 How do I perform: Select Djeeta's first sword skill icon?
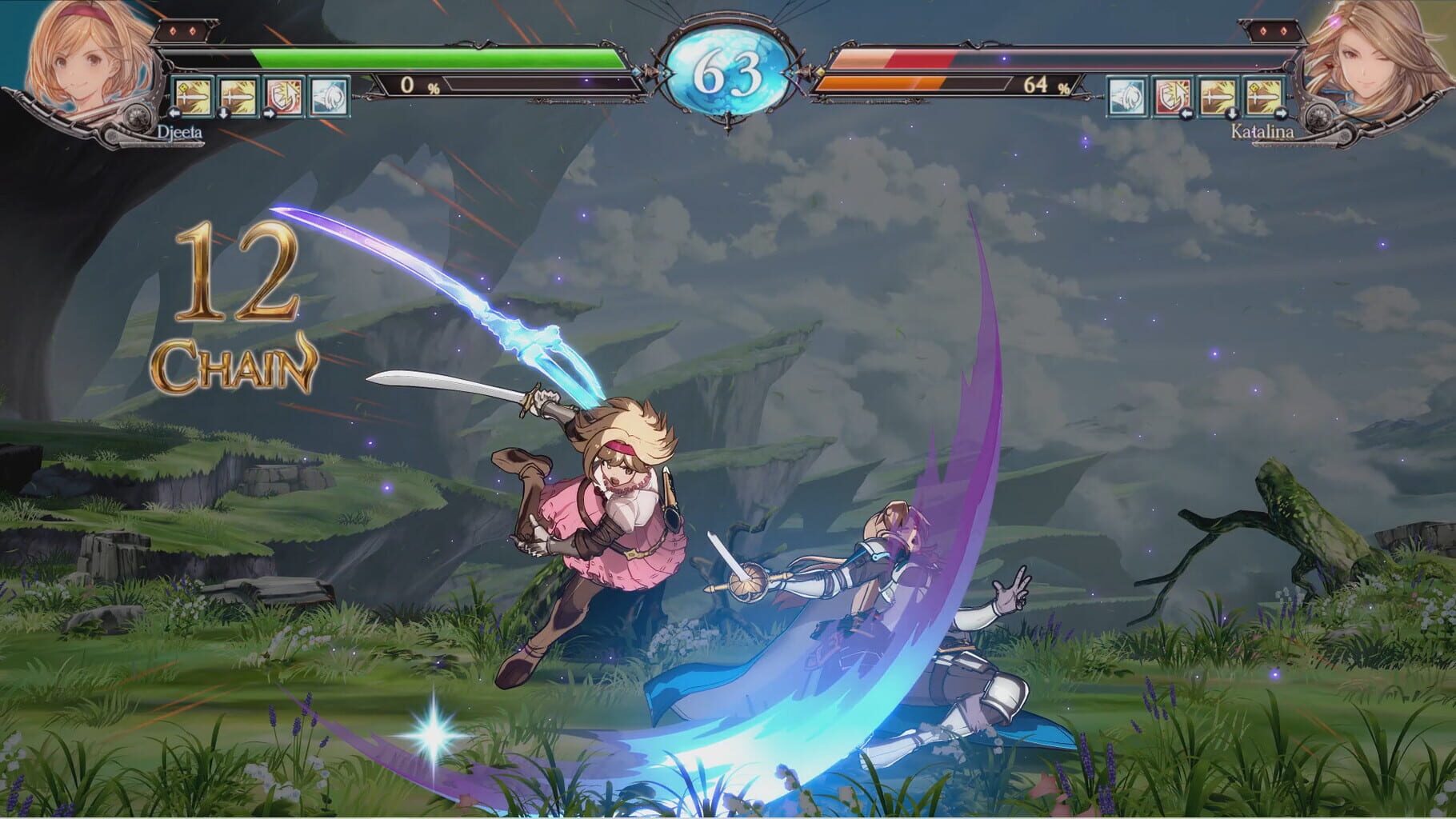[193, 97]
